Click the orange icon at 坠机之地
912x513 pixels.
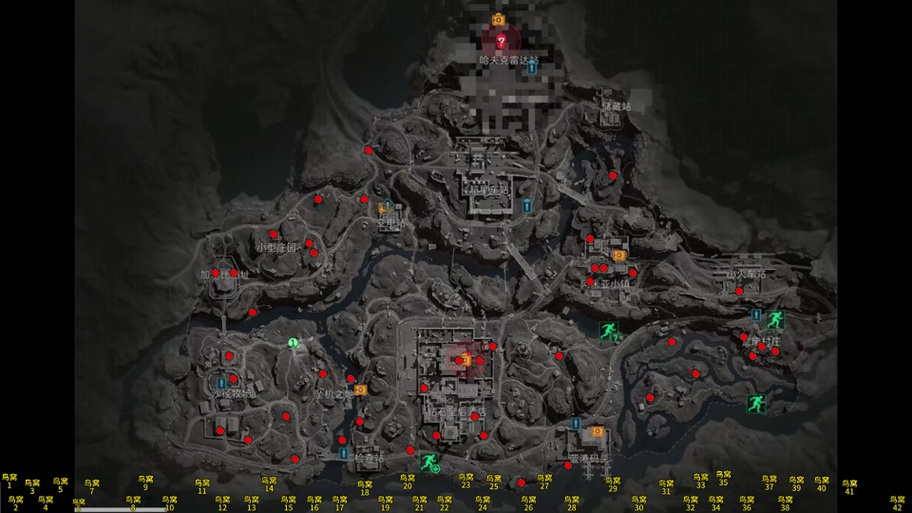[x=361, y=390]
